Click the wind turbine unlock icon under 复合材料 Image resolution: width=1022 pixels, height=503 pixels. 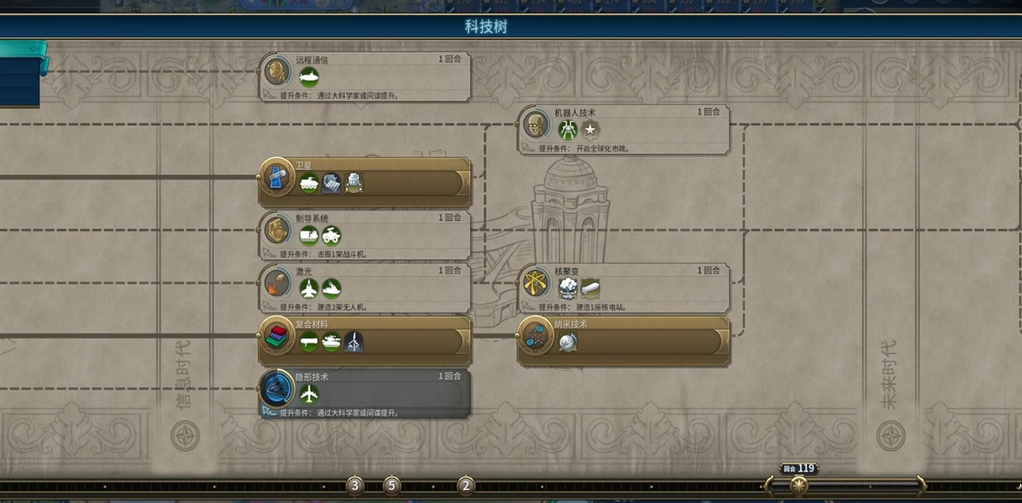pyautogui.click(x=353, y=342)
